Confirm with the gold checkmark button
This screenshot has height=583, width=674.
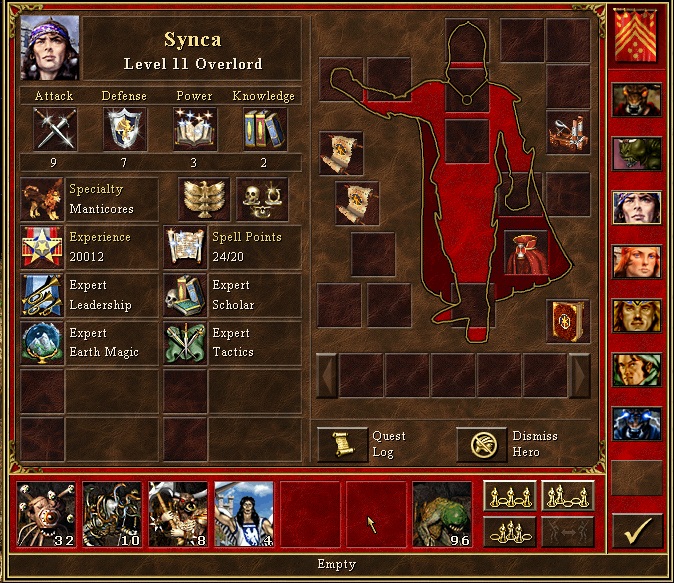(636, 531)
